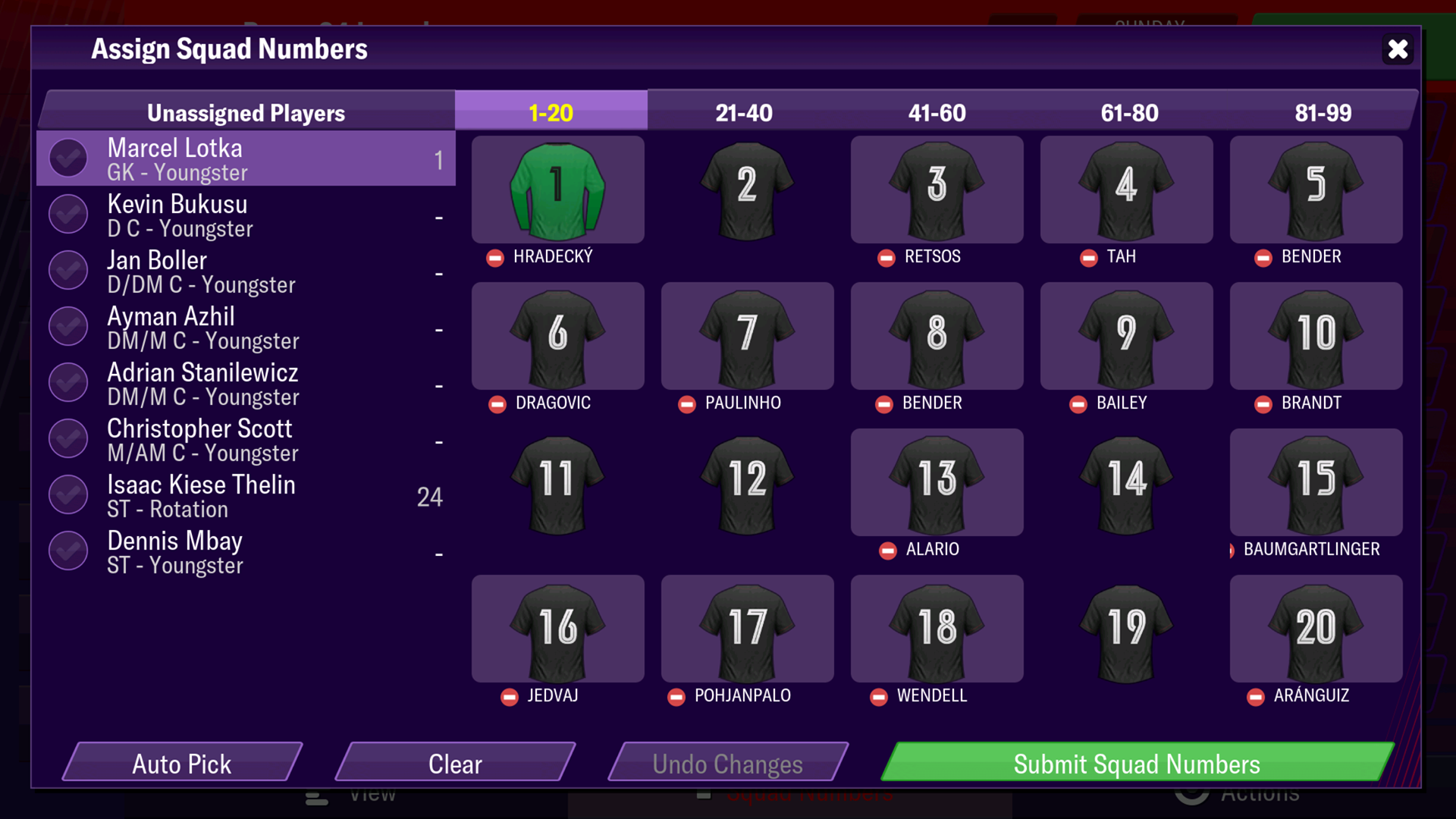Submit Squad Numbers

(x=1136, y=764)
